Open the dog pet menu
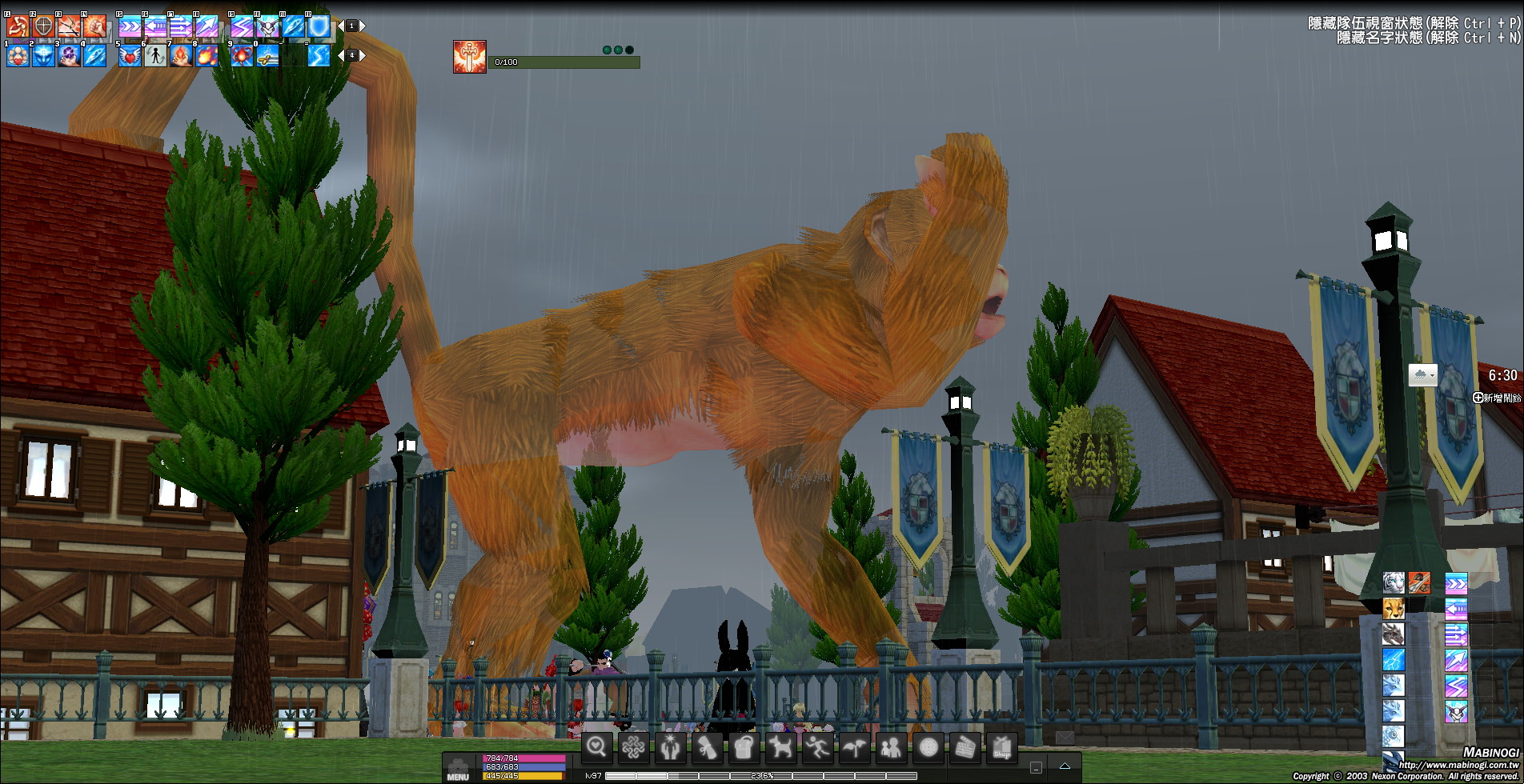This screenshot has height=784, width=1524. (780, 748)
